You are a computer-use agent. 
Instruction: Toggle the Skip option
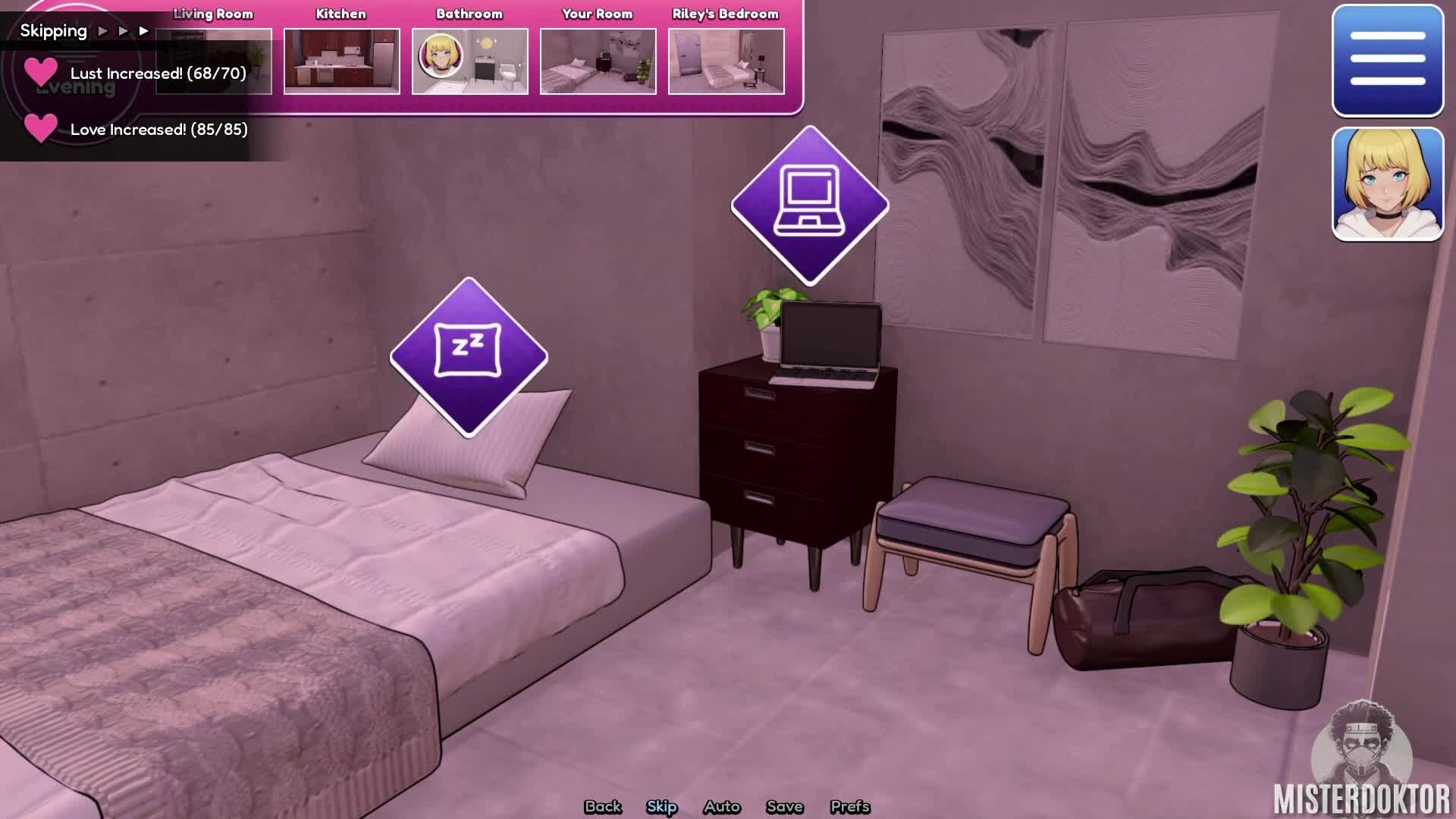pyautogui.click(x=661, y=806)
